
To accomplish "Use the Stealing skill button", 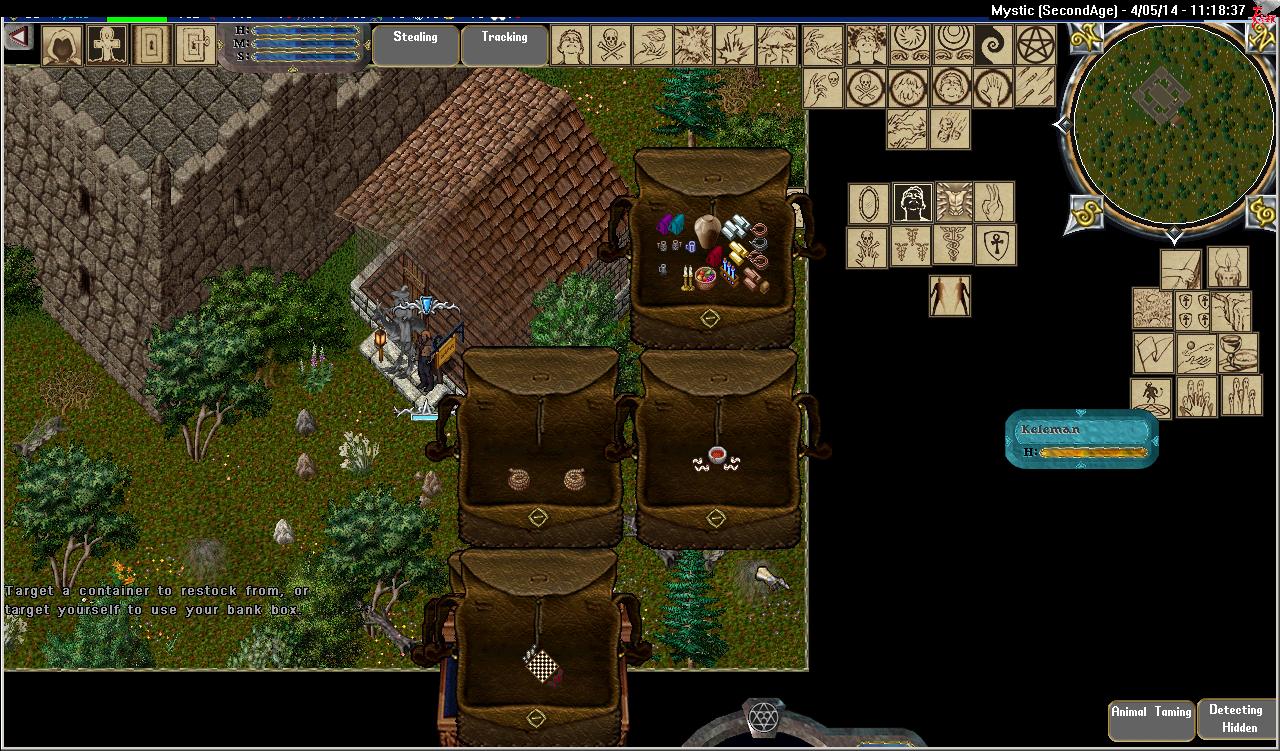I will [x=415, y=45].
